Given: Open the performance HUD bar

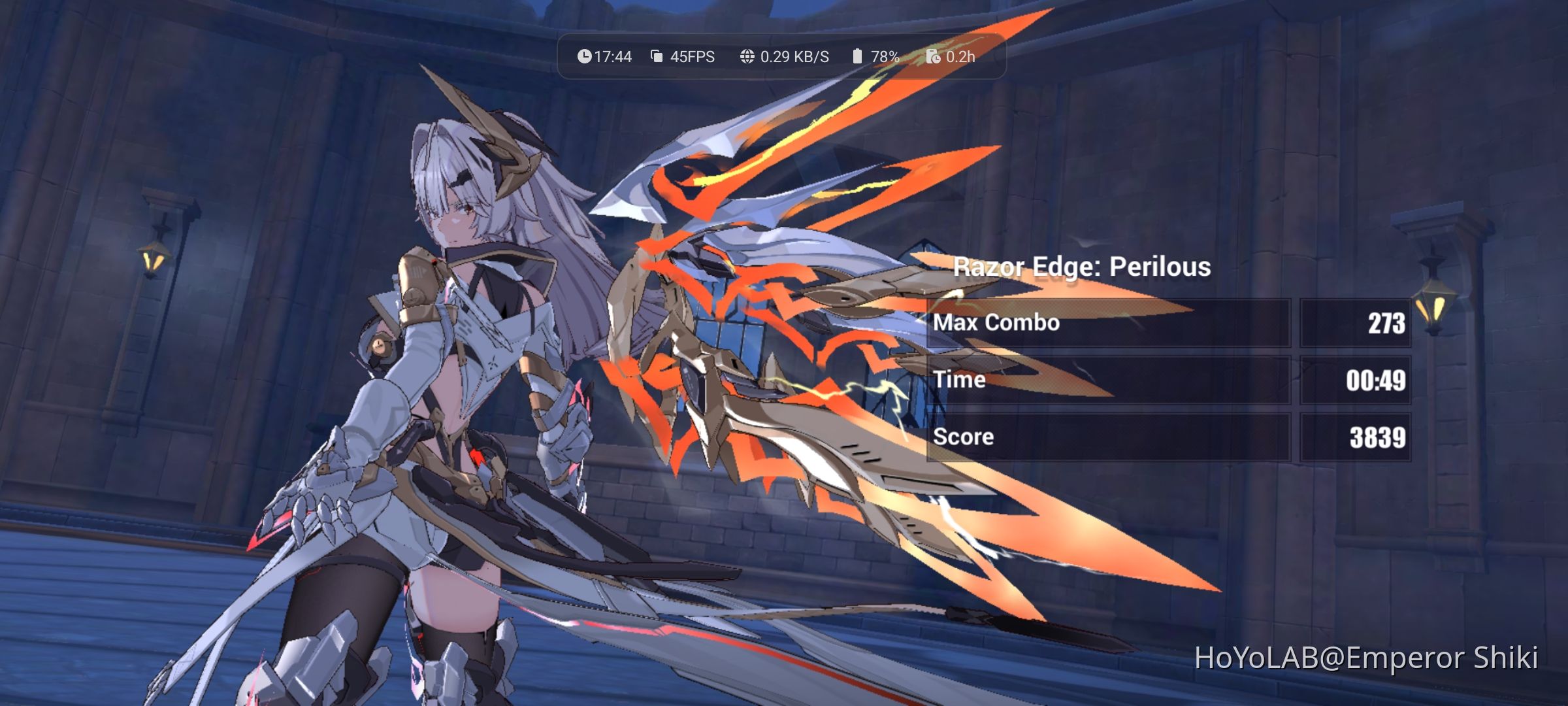Looking at the screenshot, I should point(777,57).
